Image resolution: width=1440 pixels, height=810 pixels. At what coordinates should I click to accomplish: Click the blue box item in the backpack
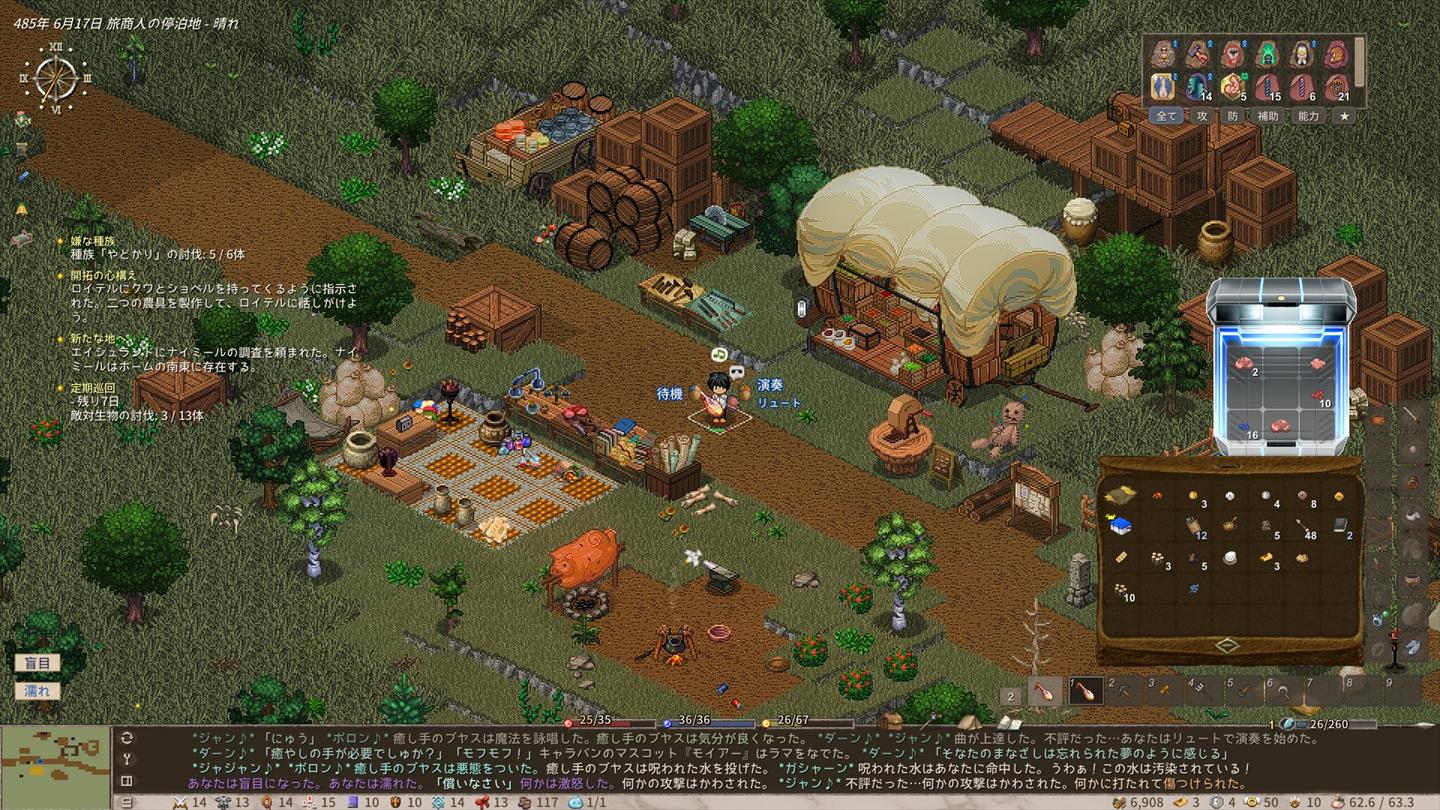pos(1120,526)
